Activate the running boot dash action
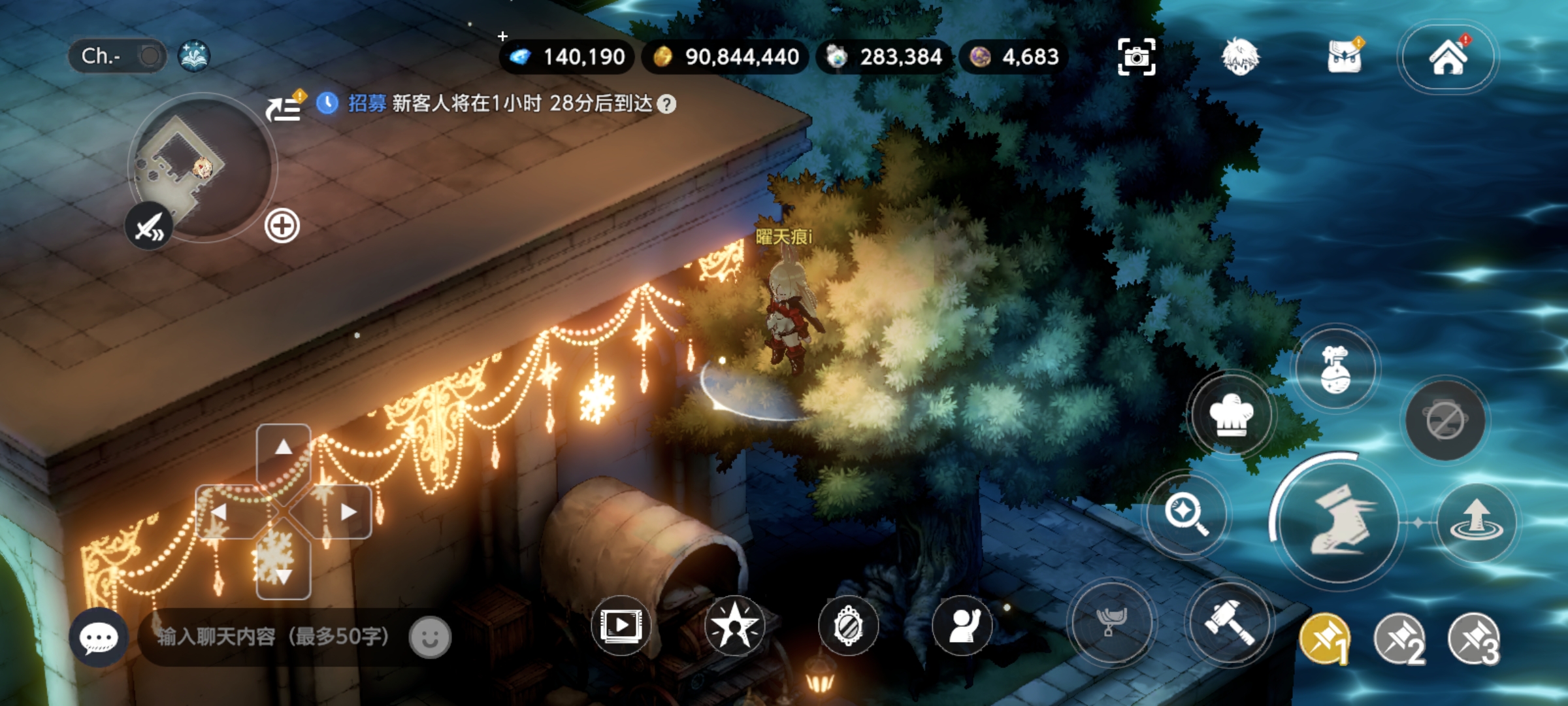Viewport: 1568px width, 706px height. pos(1339,523)
